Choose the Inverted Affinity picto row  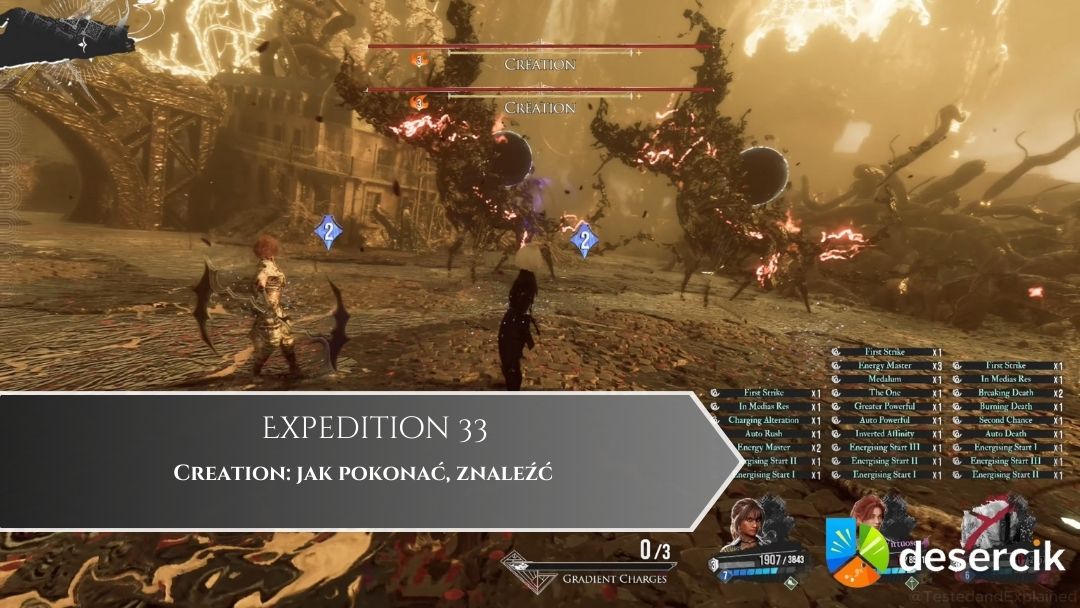885,435
